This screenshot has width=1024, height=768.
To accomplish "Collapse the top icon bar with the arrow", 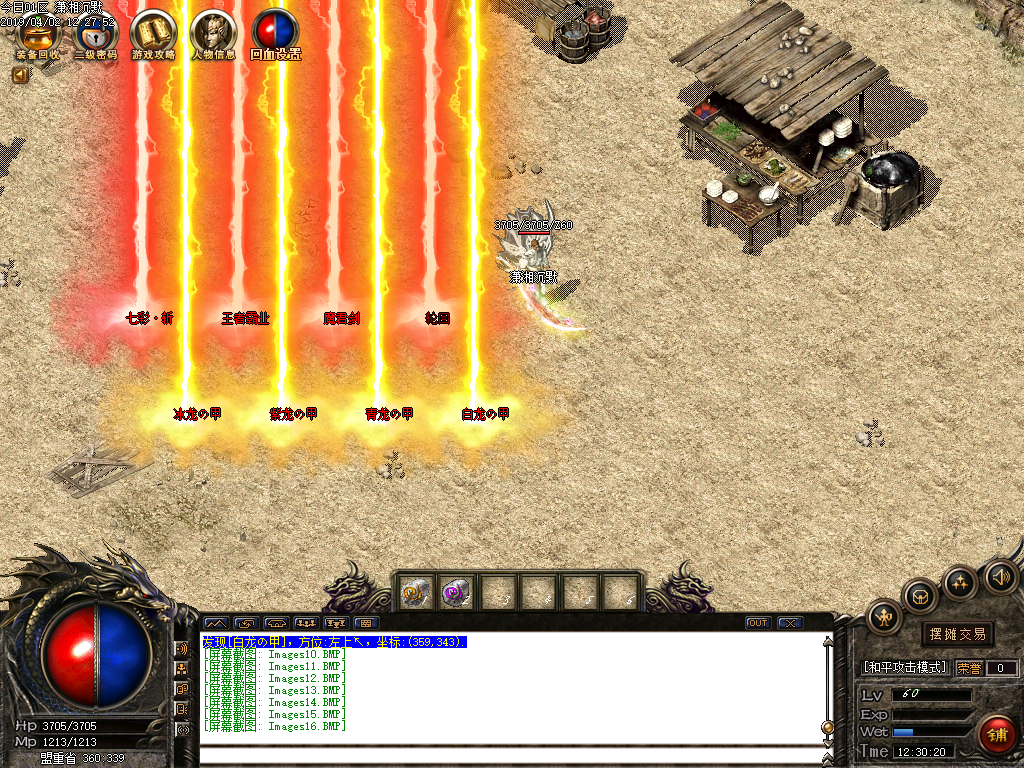I will [19, 75].
